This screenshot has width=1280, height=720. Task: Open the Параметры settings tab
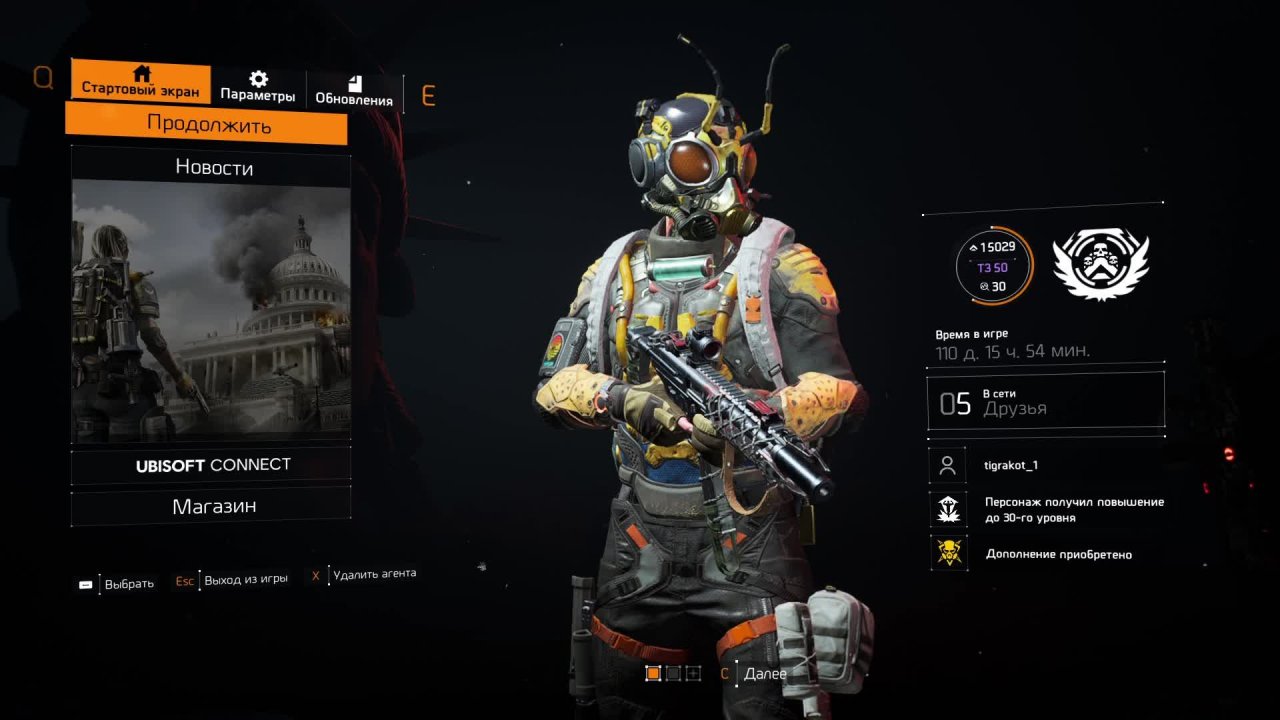pos(258,88)
